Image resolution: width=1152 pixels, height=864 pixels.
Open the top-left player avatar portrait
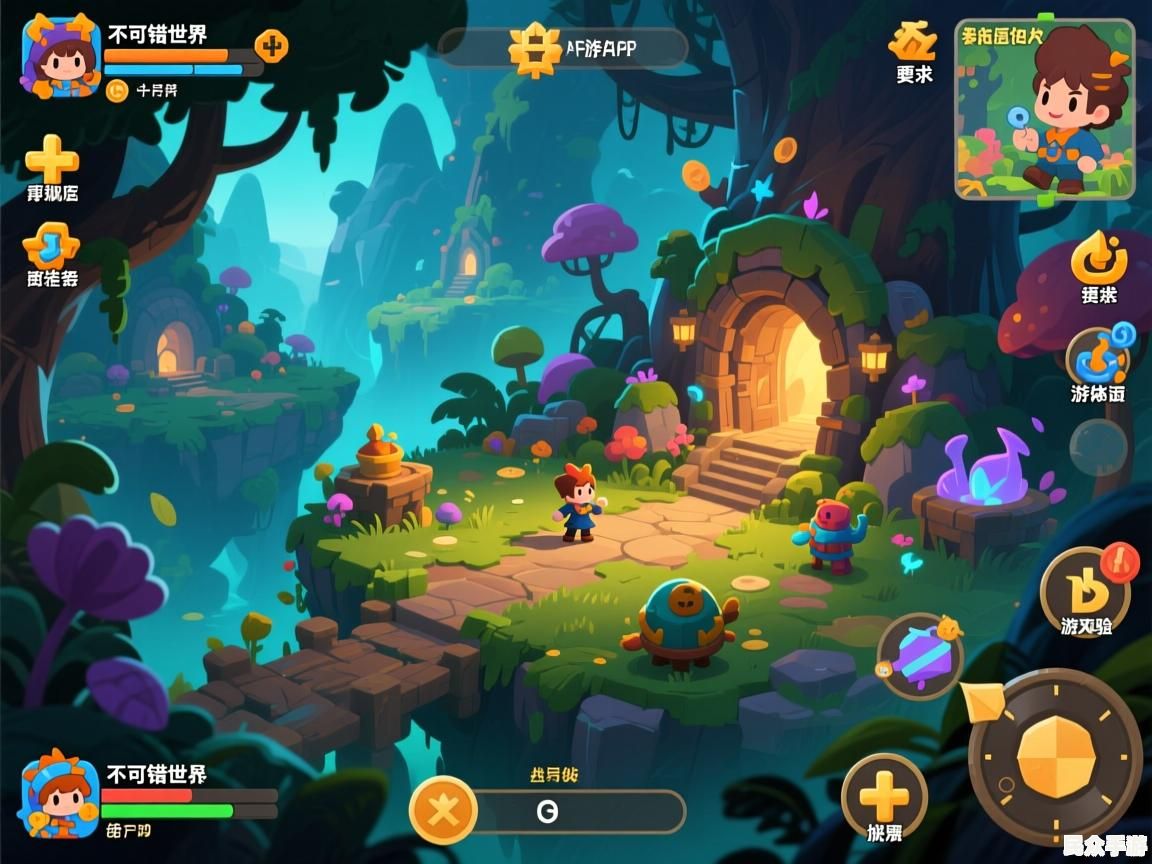[x=61, y=55]
